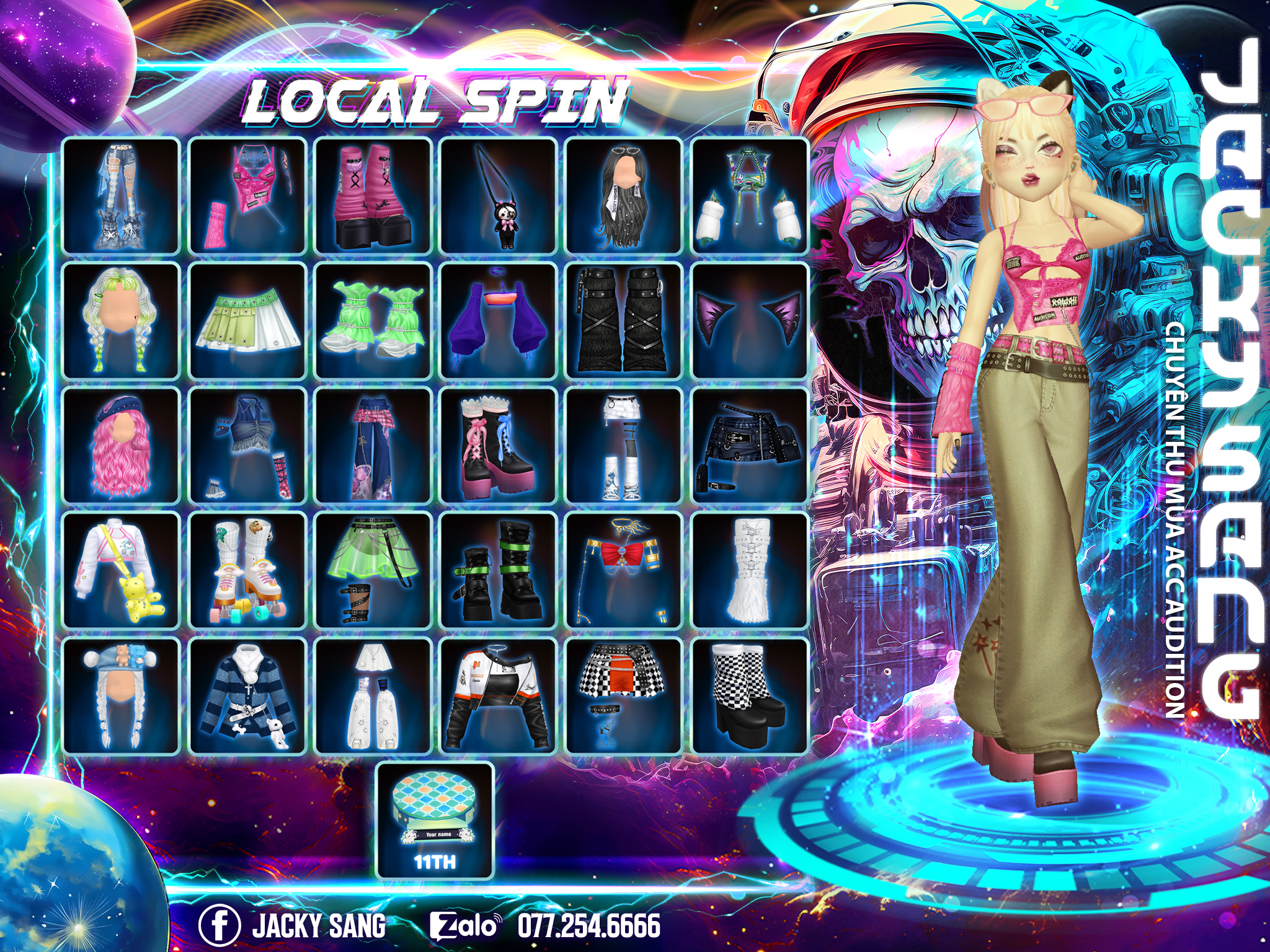Choose the pink corset top tile
This screenshot has height=952, width=1270.
point(248,196)
